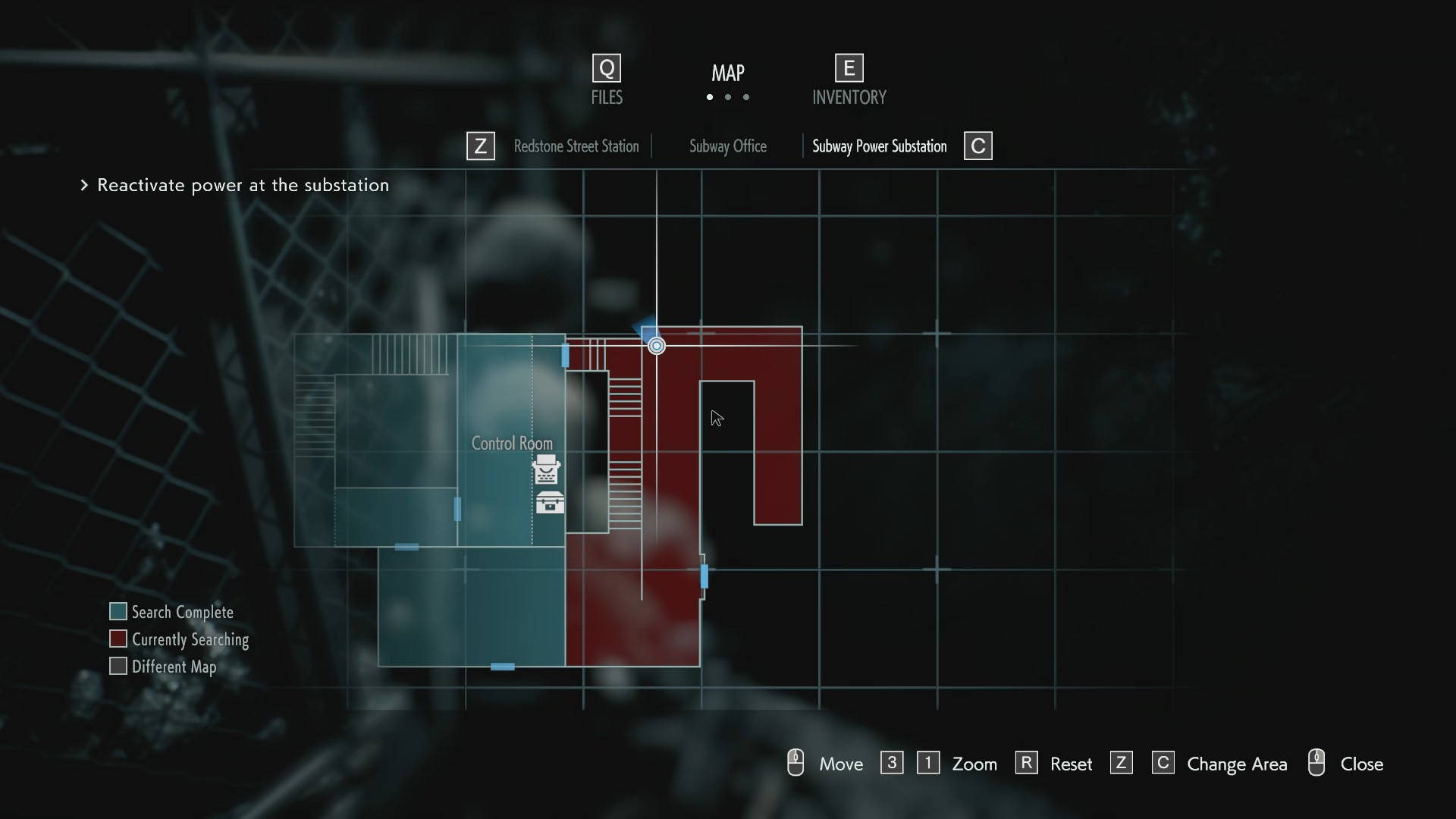
Task: Toggle the Currently Searching legend checkbox
Action: pos(118,639)
